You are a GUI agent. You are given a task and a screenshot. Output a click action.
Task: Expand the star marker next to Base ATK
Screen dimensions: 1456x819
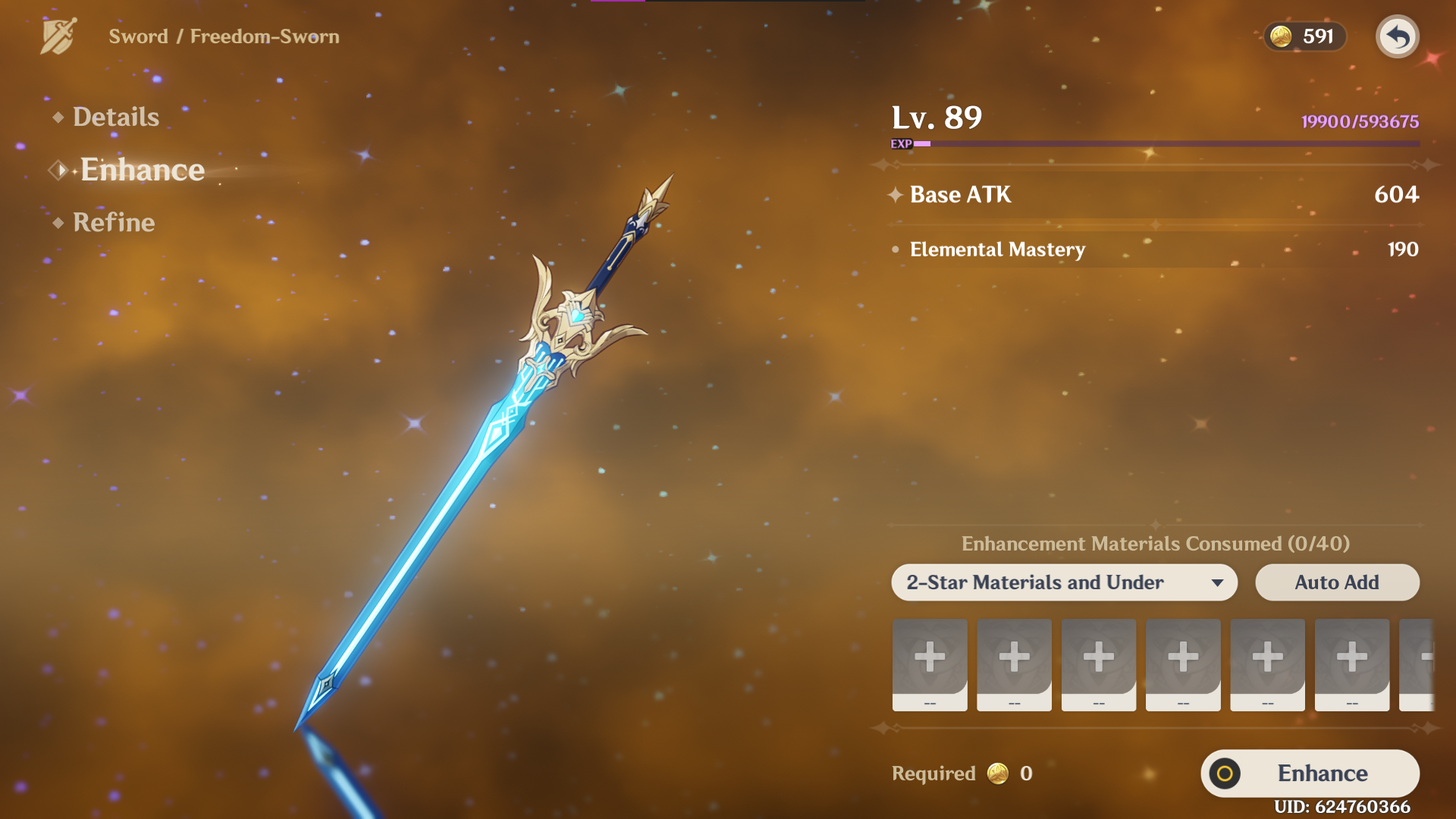click(x=895, y=195)
